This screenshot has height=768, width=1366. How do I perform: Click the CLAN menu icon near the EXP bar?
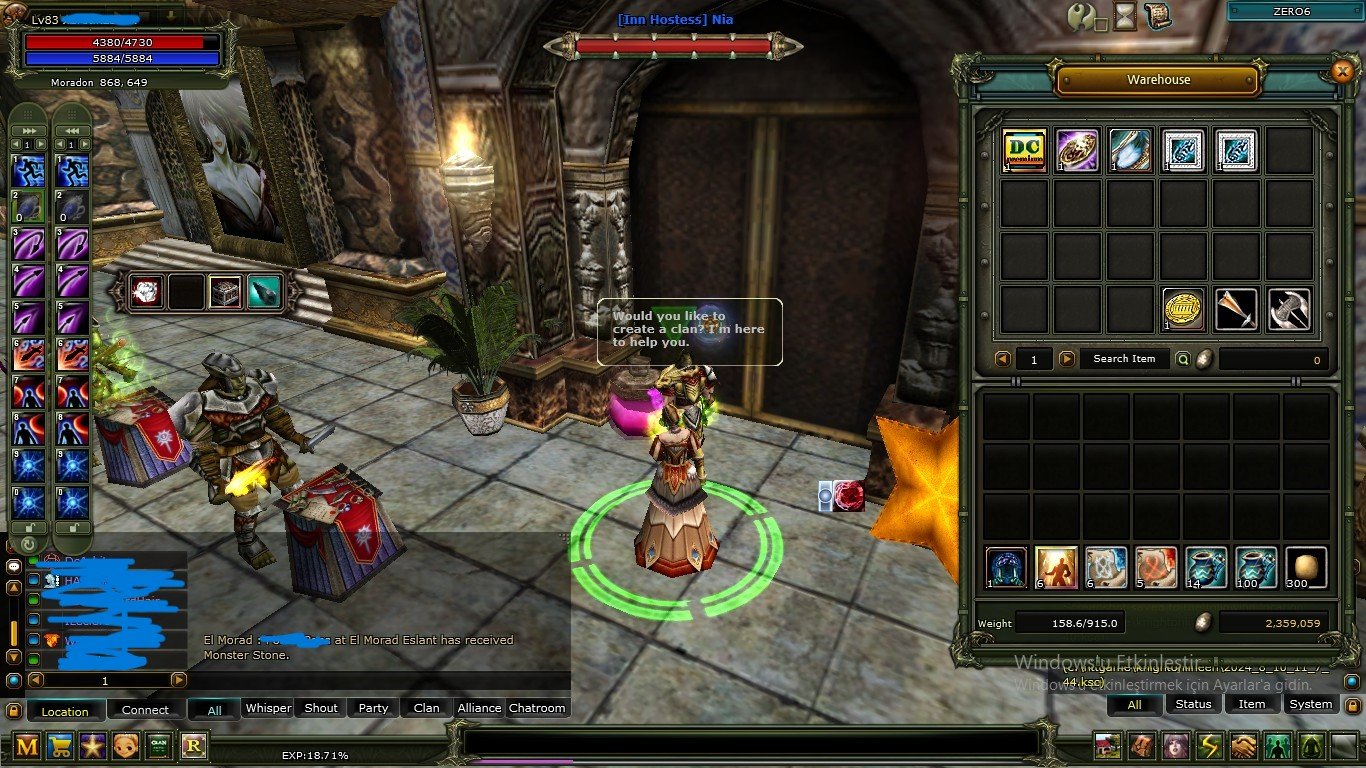coord(158,747)
